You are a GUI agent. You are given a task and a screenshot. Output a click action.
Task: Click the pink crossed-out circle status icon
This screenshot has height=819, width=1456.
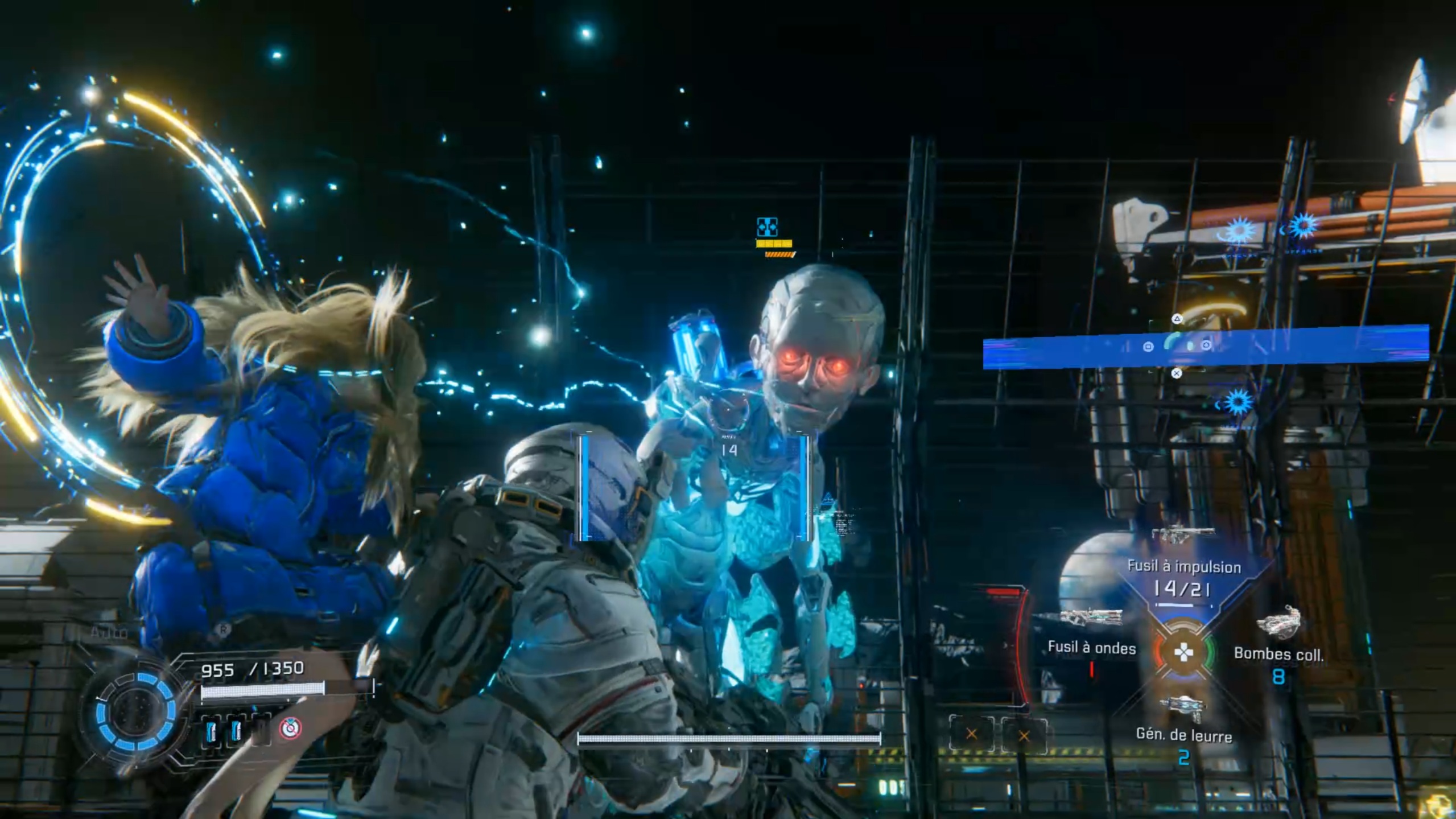[291, 728]
